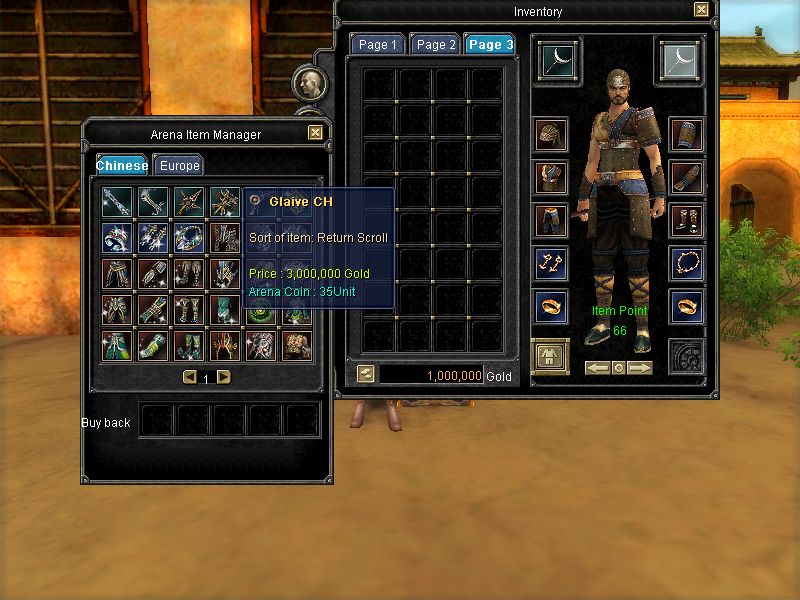Go to next arena shop page
The height and width of the screenshot is (600, 800).
coord(224,378)
